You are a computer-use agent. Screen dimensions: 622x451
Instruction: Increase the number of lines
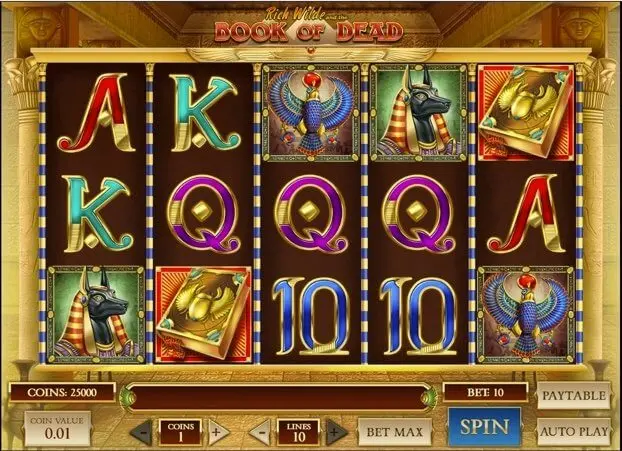point(334,432)
